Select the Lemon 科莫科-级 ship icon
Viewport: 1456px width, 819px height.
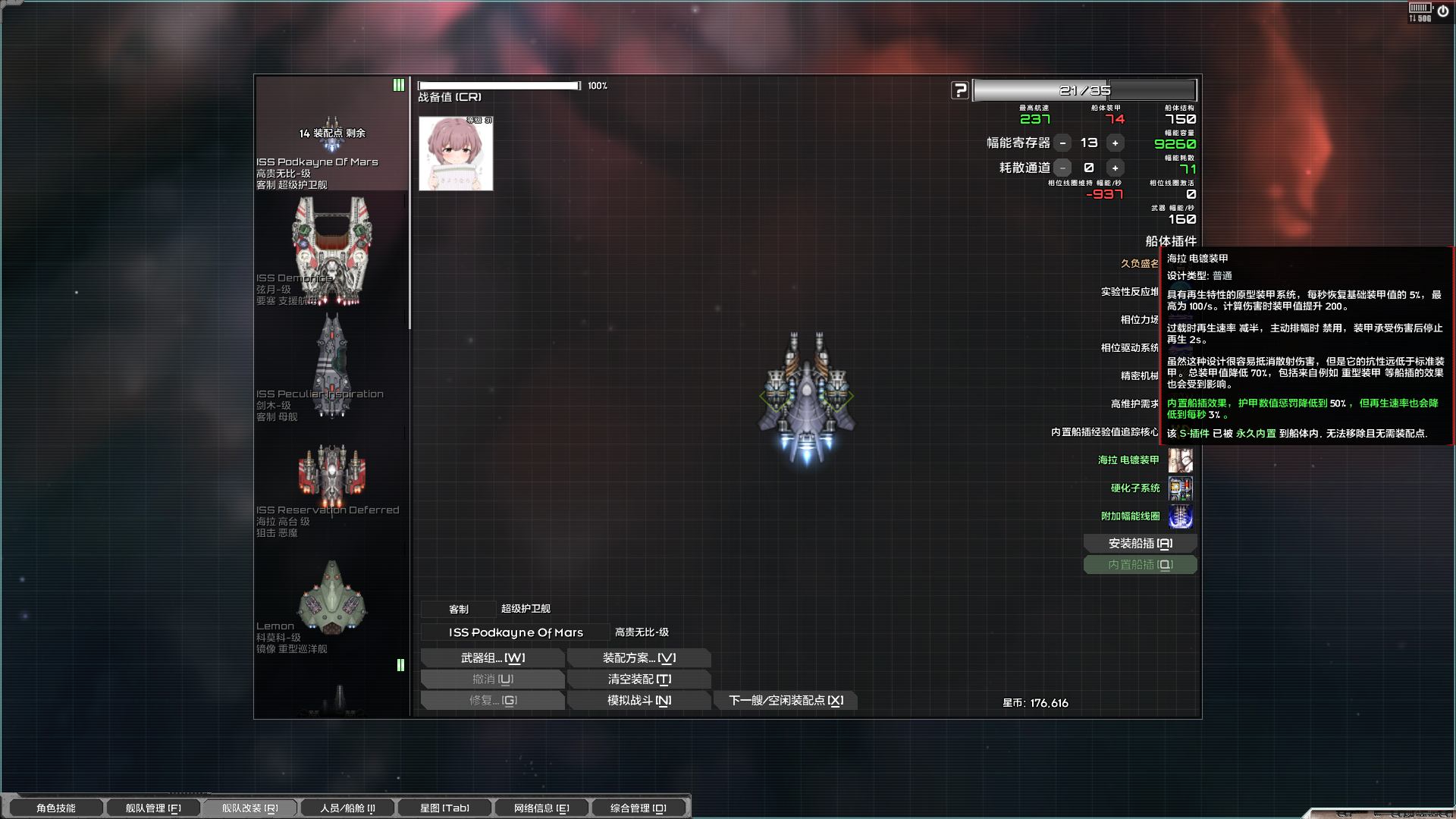(x=331, y=599)
